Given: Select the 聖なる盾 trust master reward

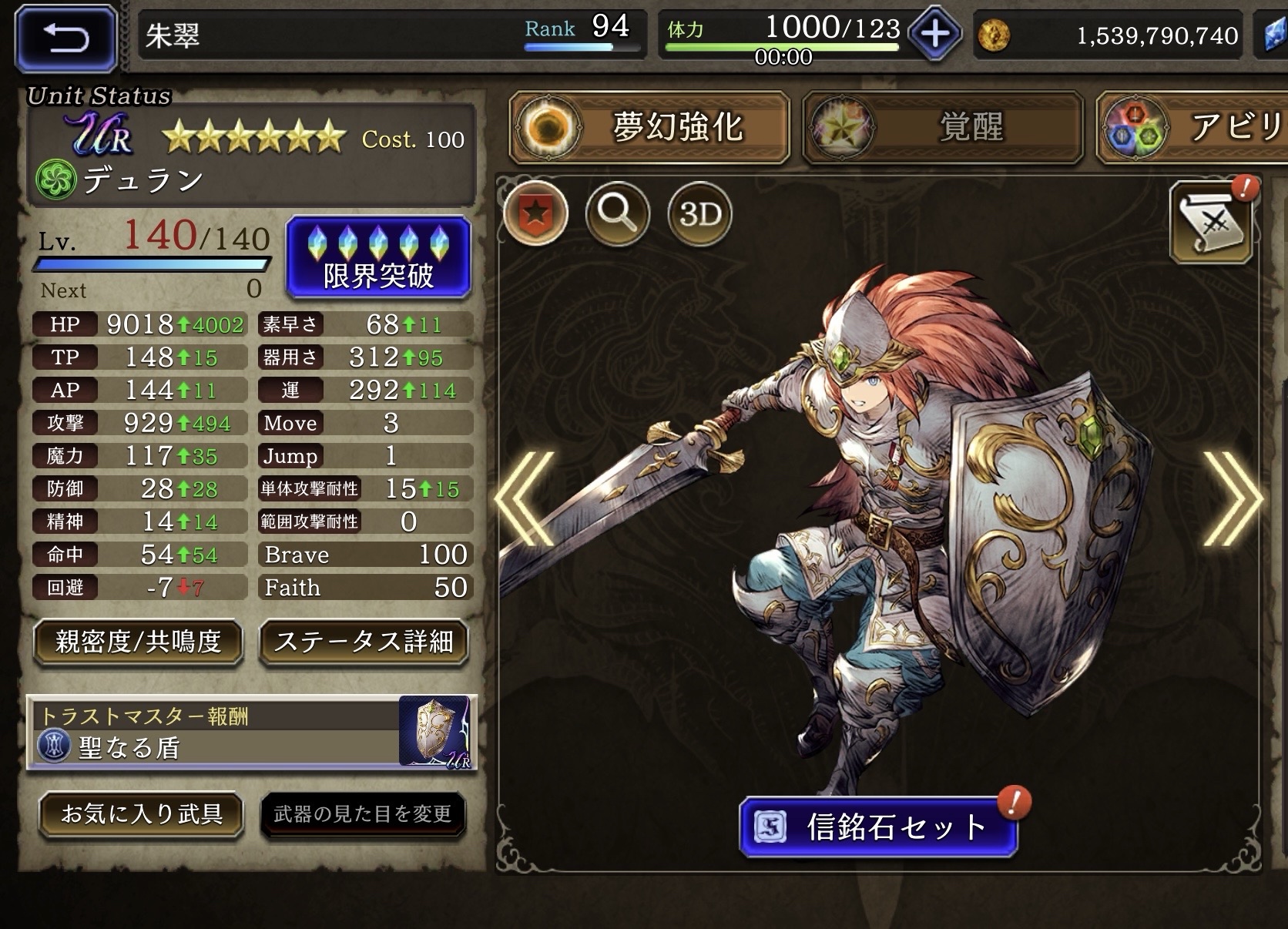Looking at the screenshot, I should 252,732.
